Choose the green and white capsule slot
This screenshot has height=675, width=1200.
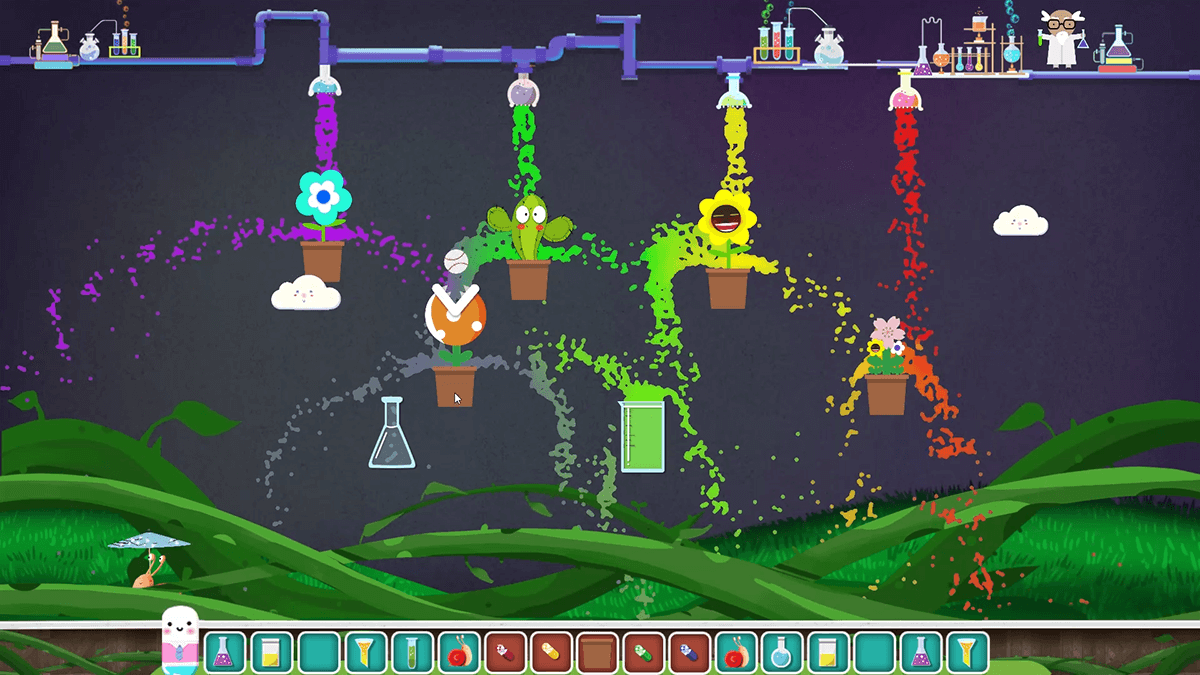(x=644, y=652)
